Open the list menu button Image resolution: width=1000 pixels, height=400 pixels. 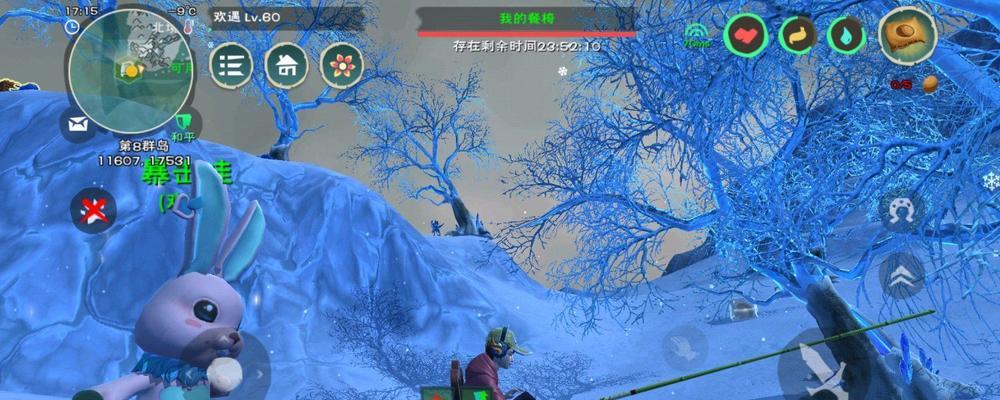pos(231,66)
